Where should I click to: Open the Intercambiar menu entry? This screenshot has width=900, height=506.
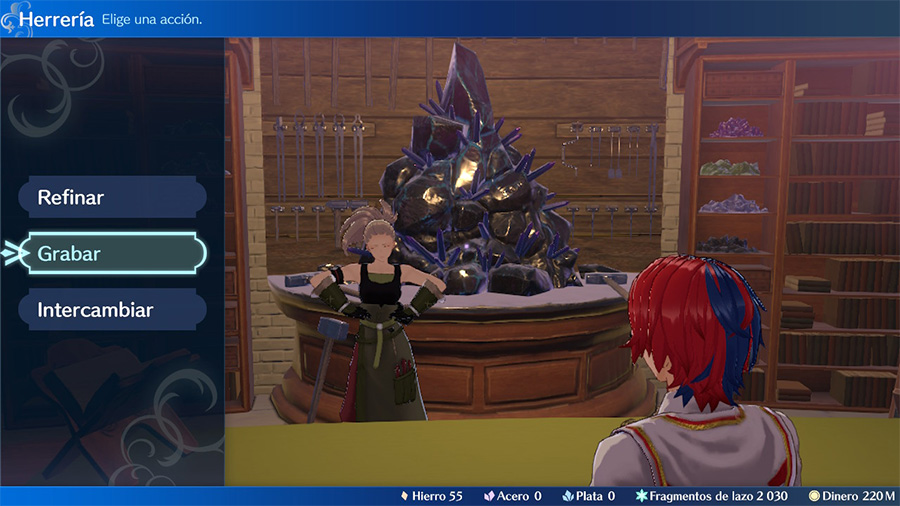[x=111, y=310]
